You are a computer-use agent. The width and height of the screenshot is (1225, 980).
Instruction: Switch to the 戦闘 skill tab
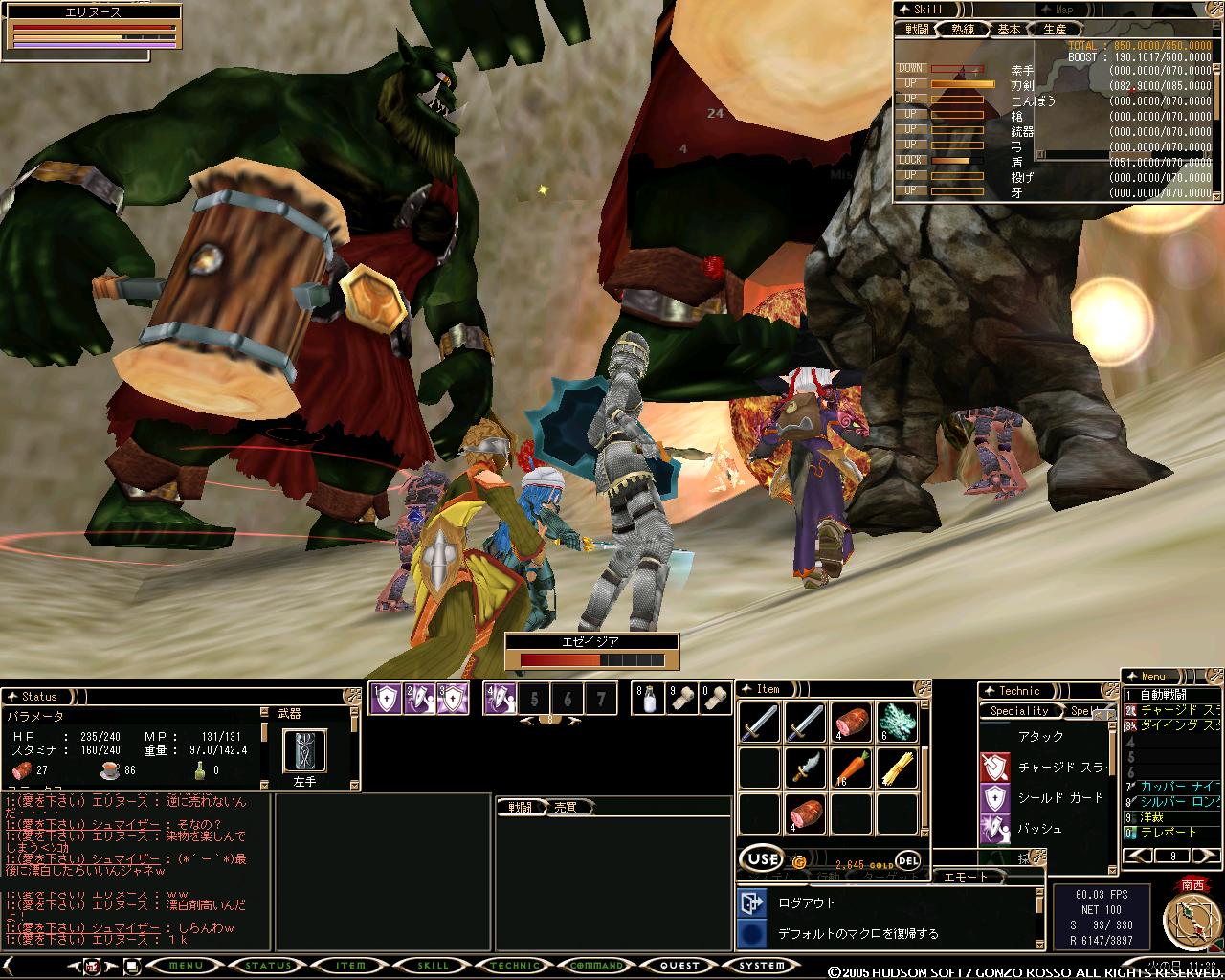click(917, 30)
